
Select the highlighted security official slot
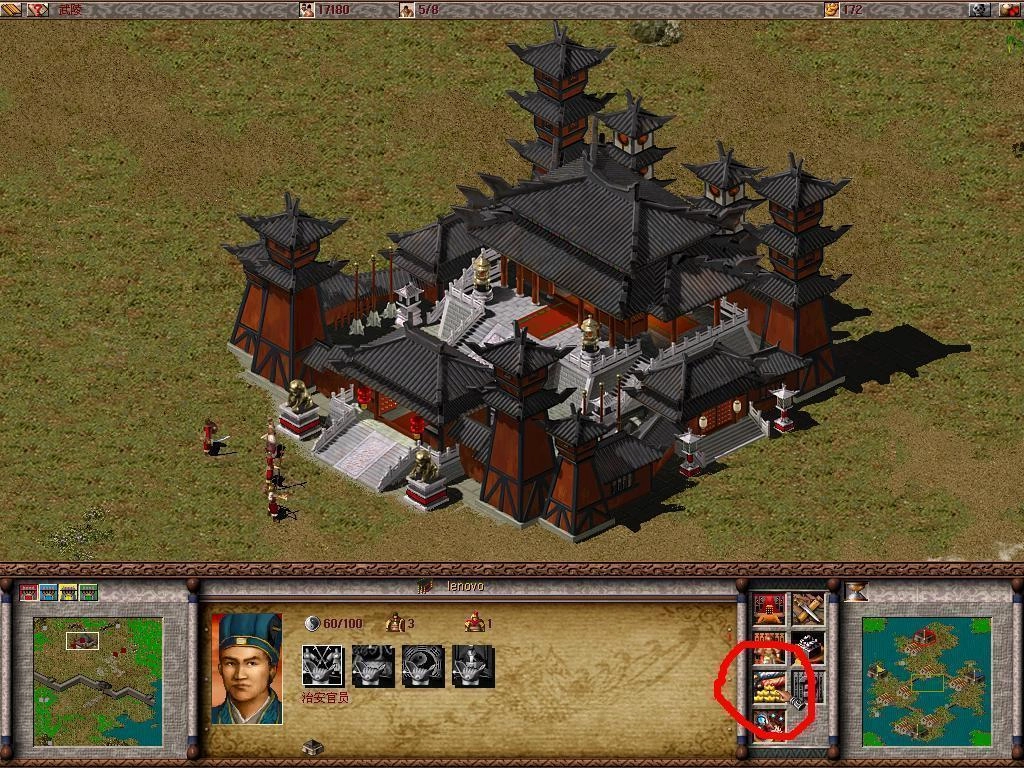(x=322, y=666)
